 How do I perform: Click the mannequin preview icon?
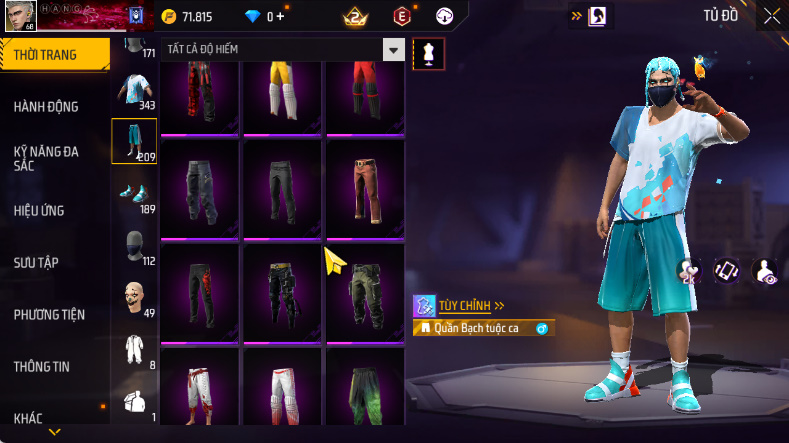point(429,54)
